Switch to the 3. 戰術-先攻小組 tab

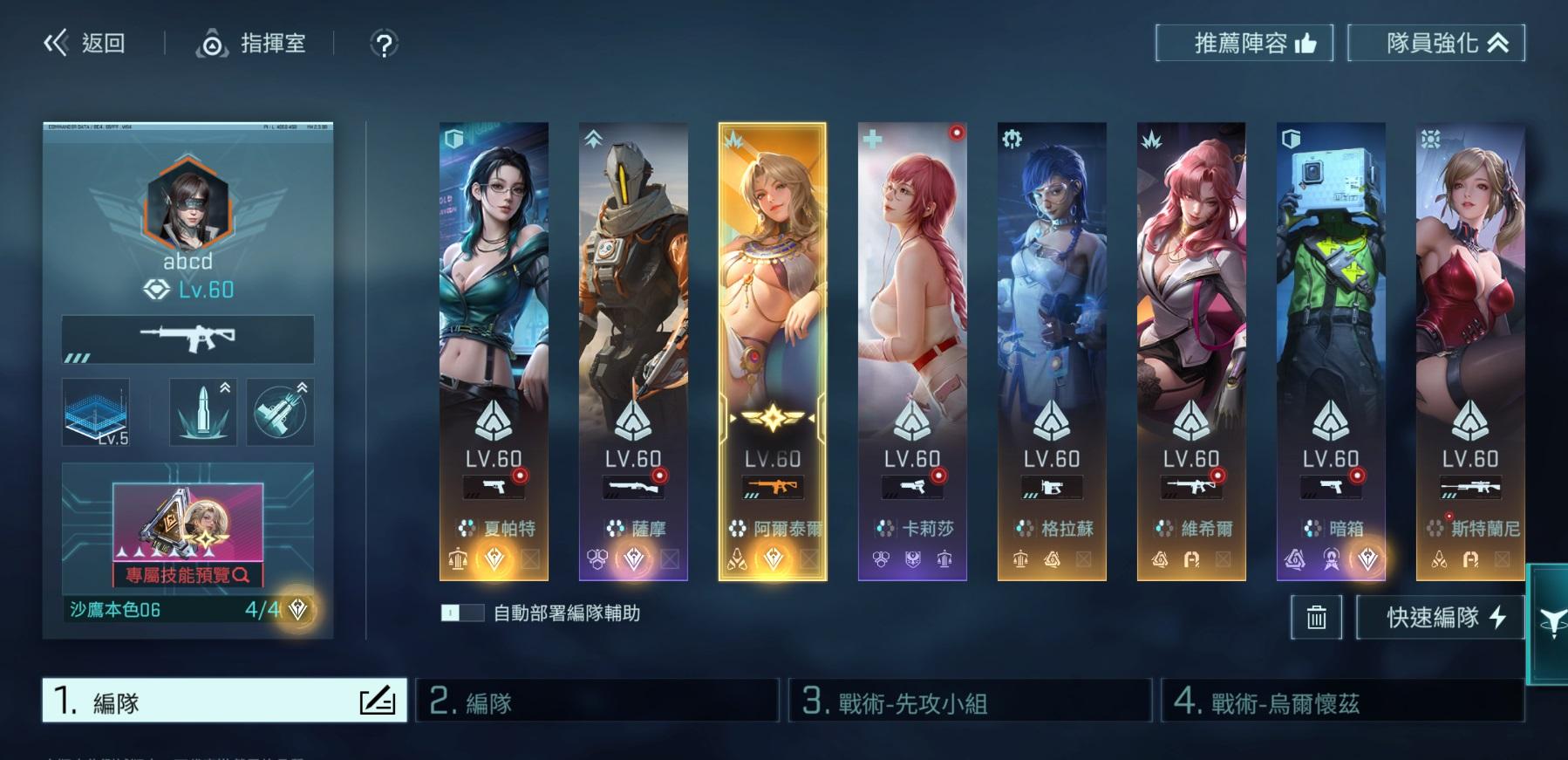click(969, 701)
